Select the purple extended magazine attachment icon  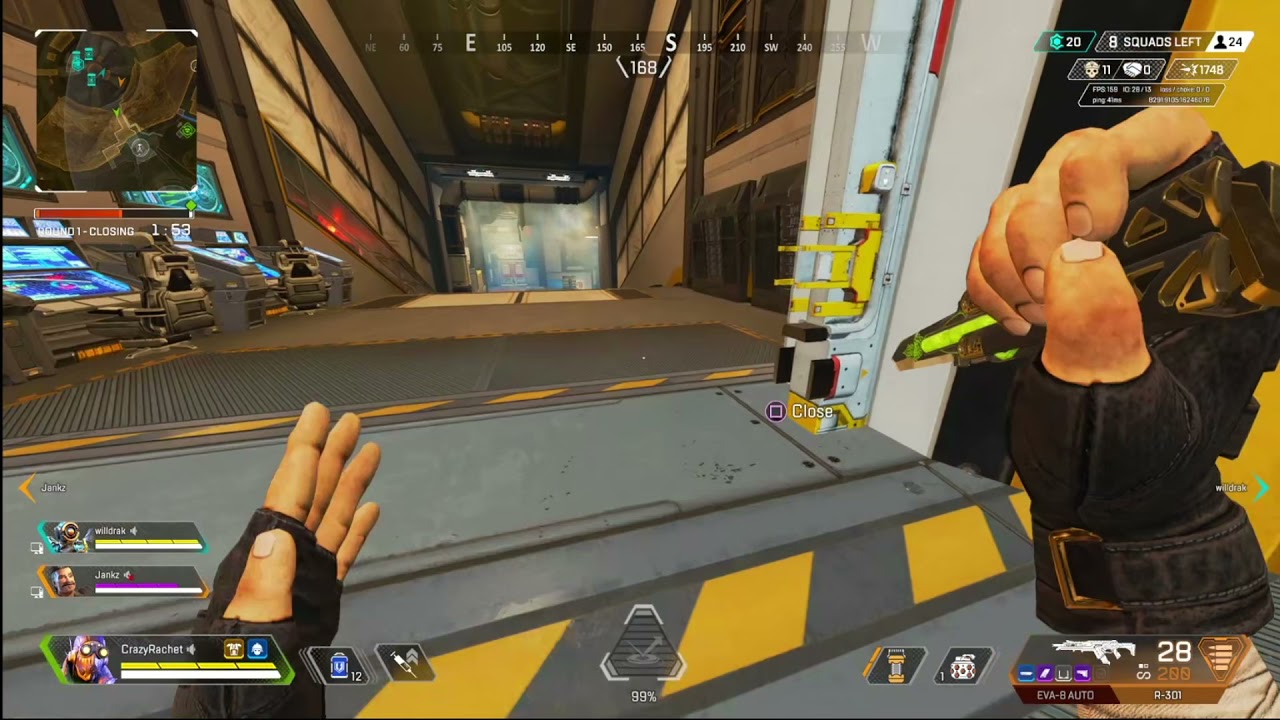coord(1044,674)
